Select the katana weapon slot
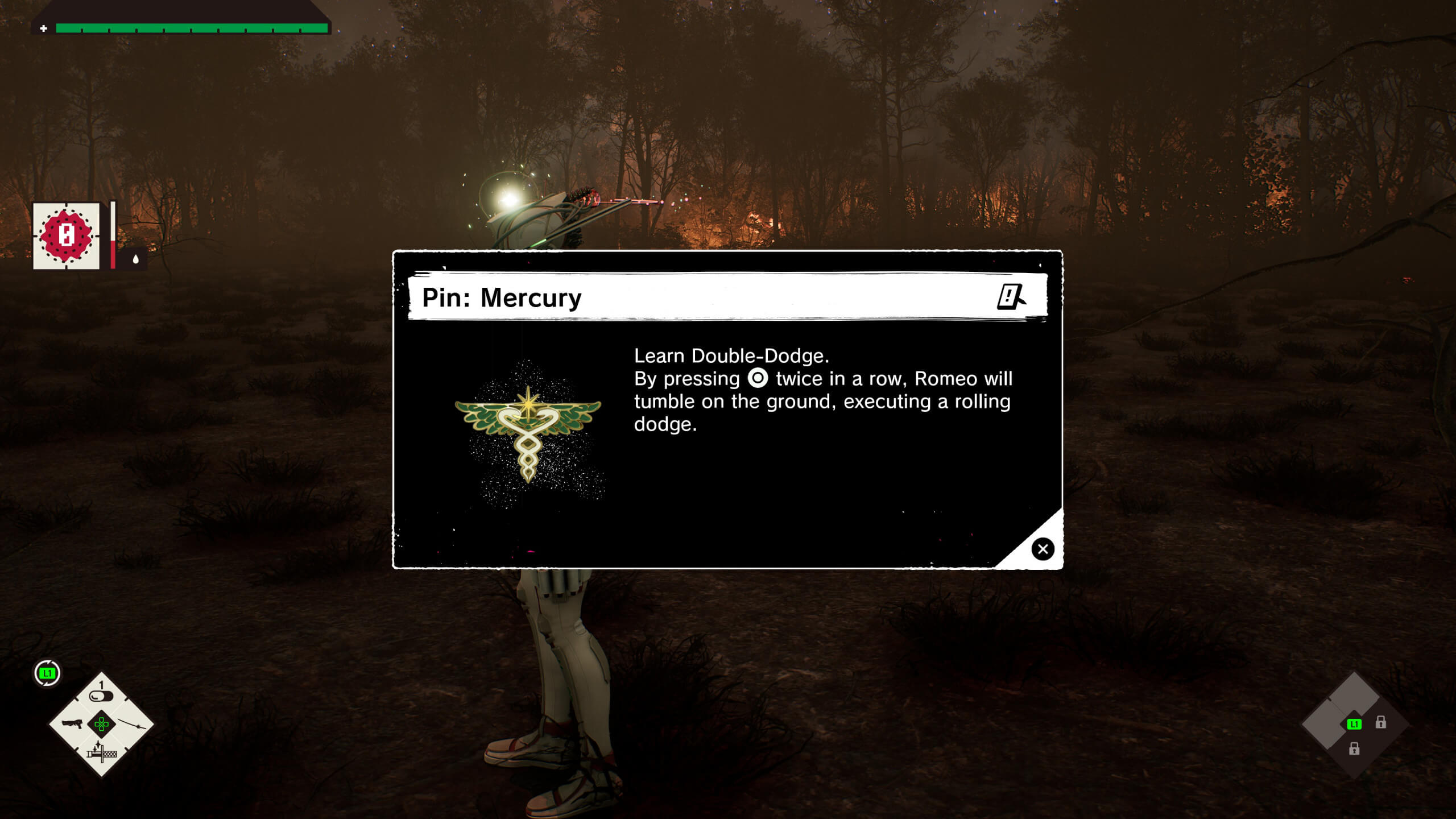The height and width of the screenshot is (819, 1456). 132,724
